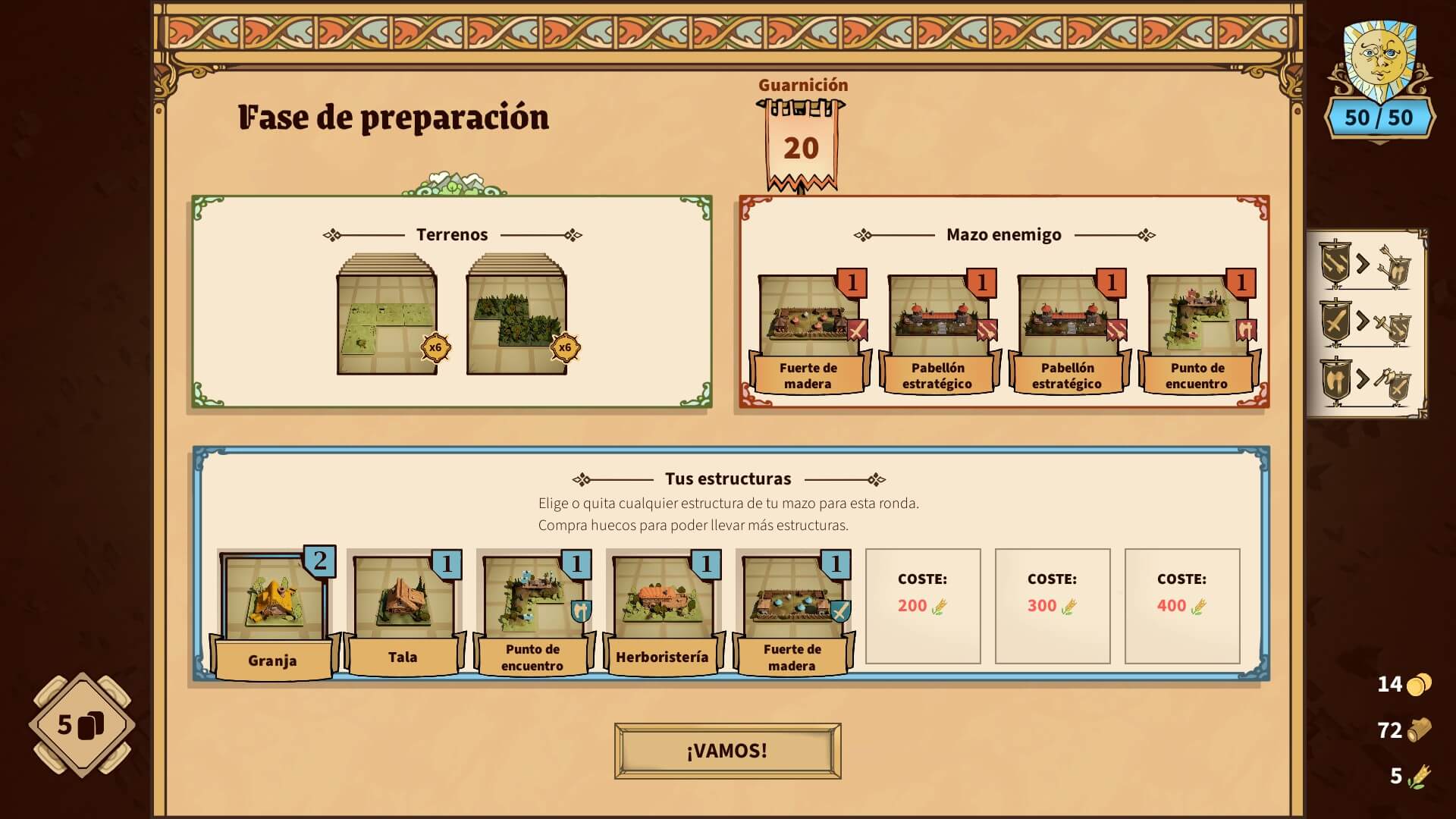Choose the Tala structure card

[403, 611]
